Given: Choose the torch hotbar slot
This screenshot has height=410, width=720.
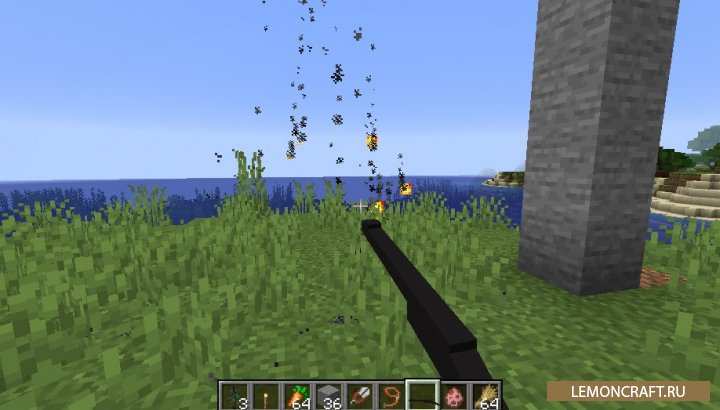Looking at the screenshot, I should pyautogui.click(x=261, y=397).
